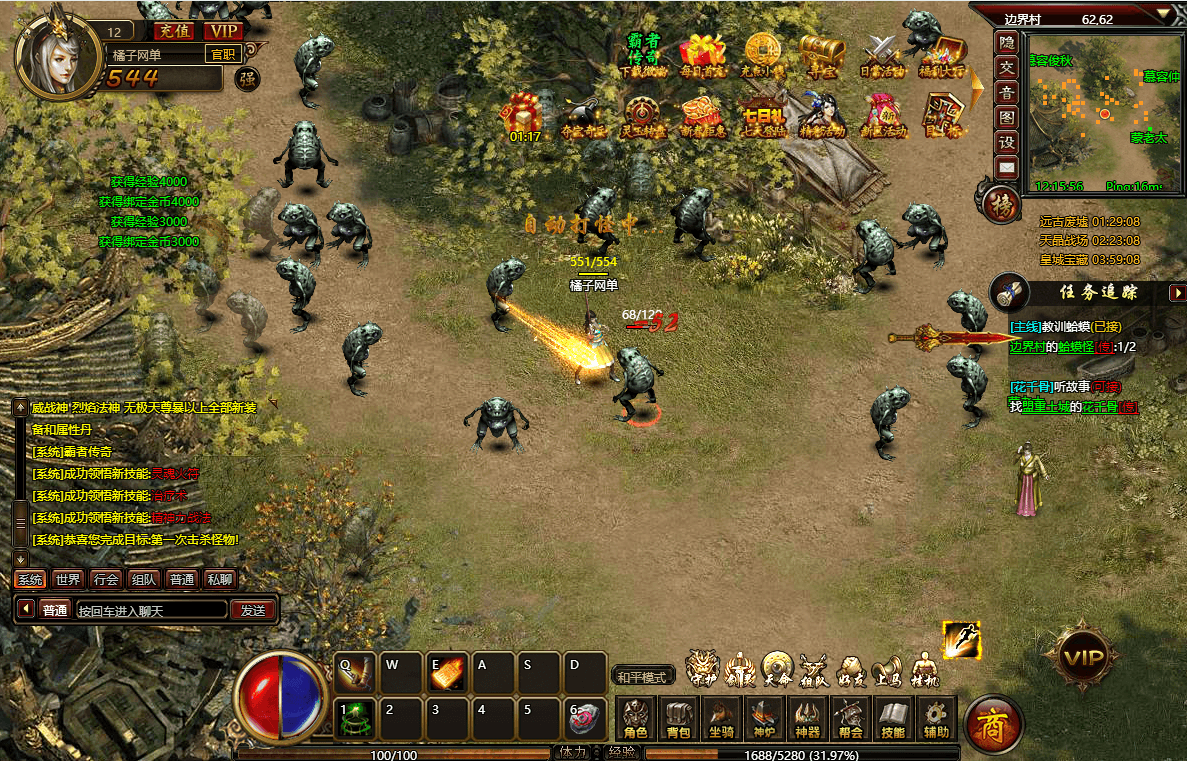Switch to the 世界 chat tab
The image size is (1187, 761).
pyautogui.click(x=68, y=579)
